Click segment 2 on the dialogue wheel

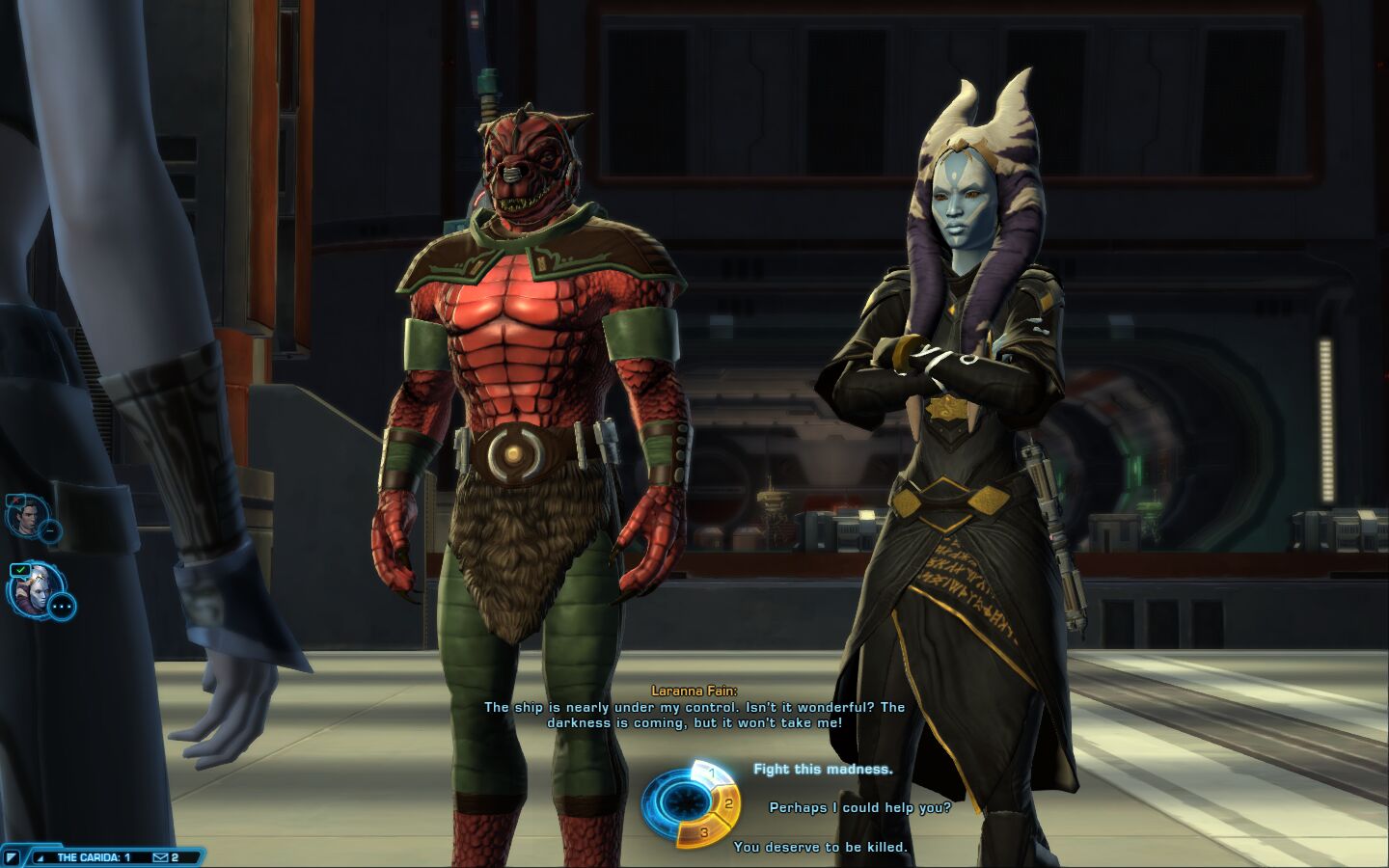coord(727,803)
